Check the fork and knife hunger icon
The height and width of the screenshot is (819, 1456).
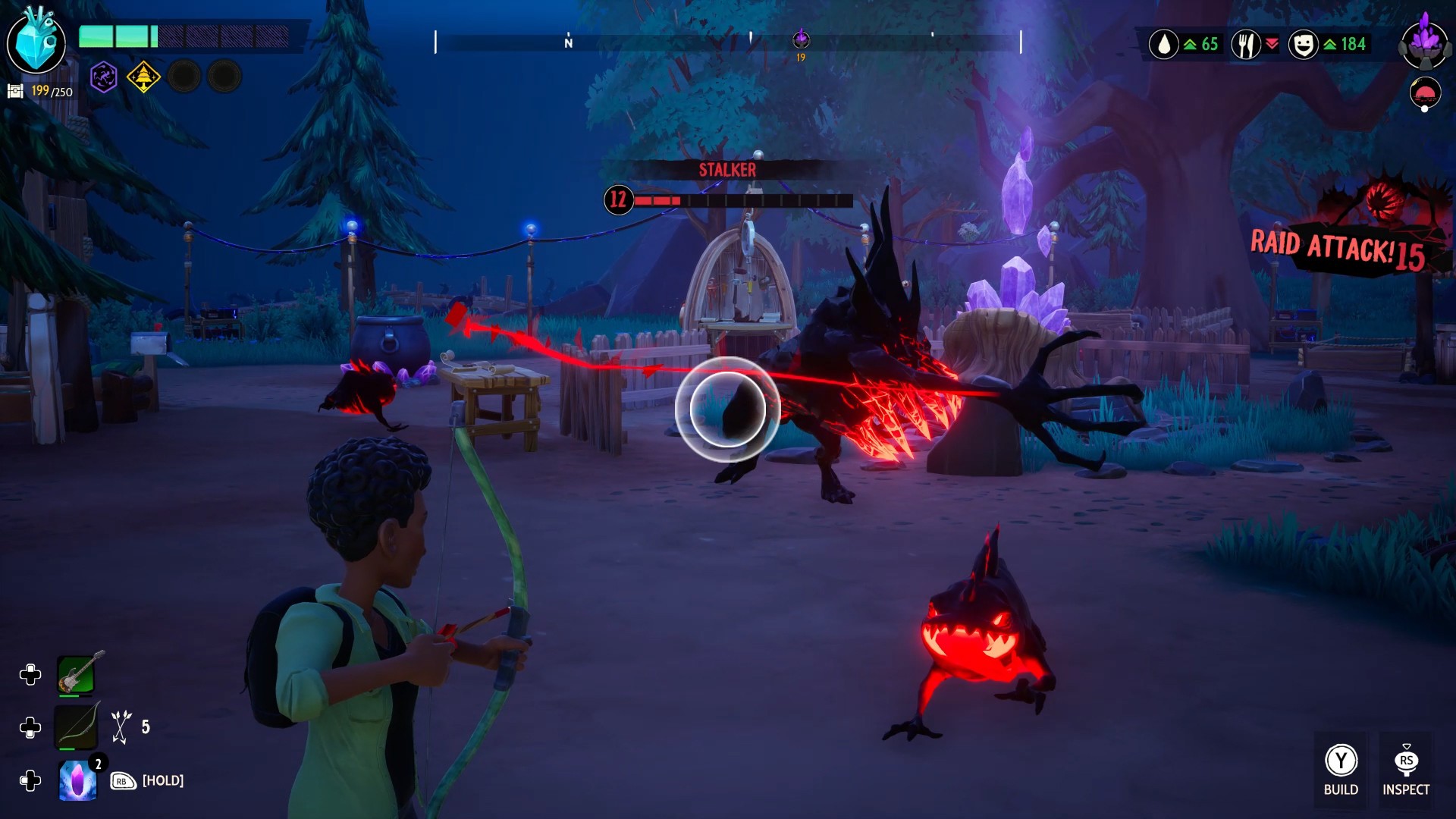pyautogui.click(x=1245, y=45)
